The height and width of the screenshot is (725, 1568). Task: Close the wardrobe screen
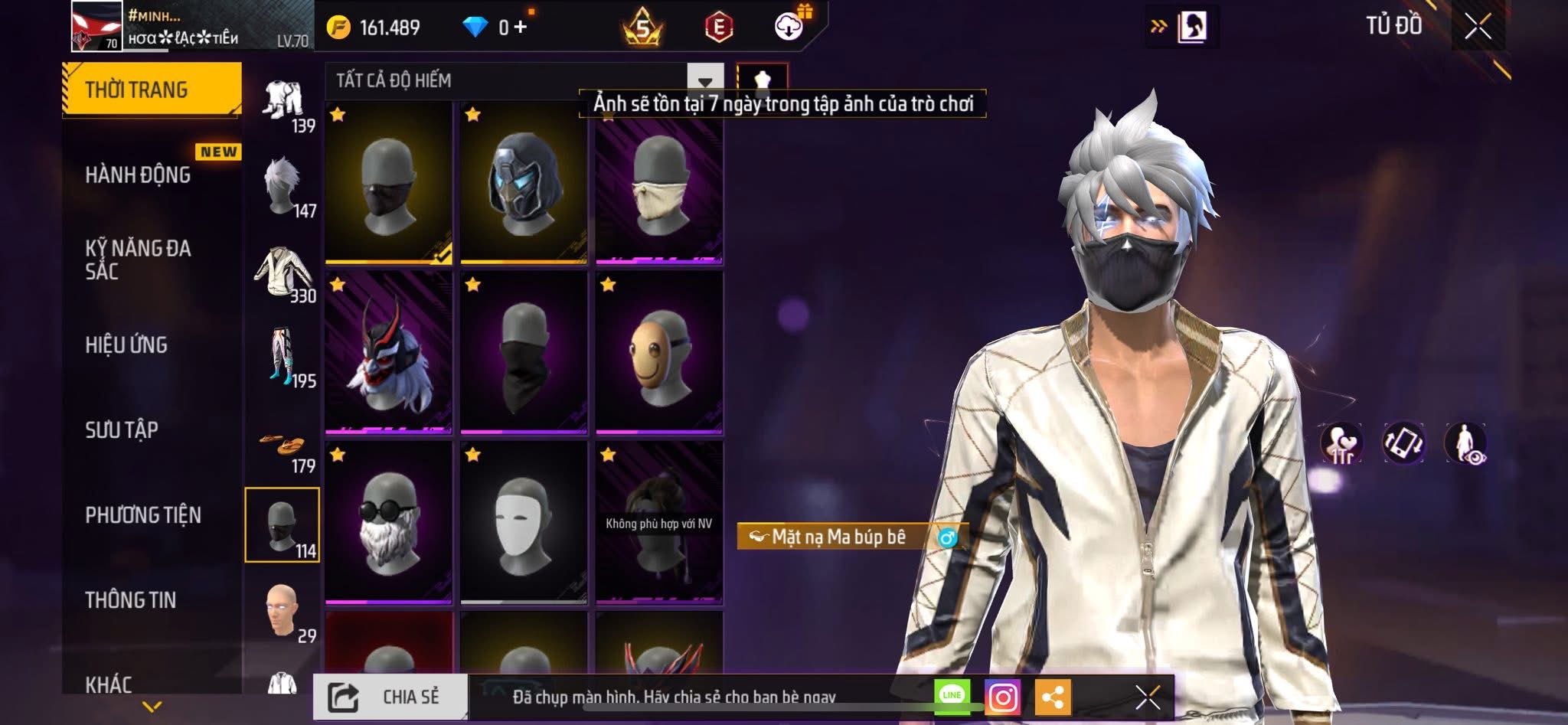pos(1478,27)
